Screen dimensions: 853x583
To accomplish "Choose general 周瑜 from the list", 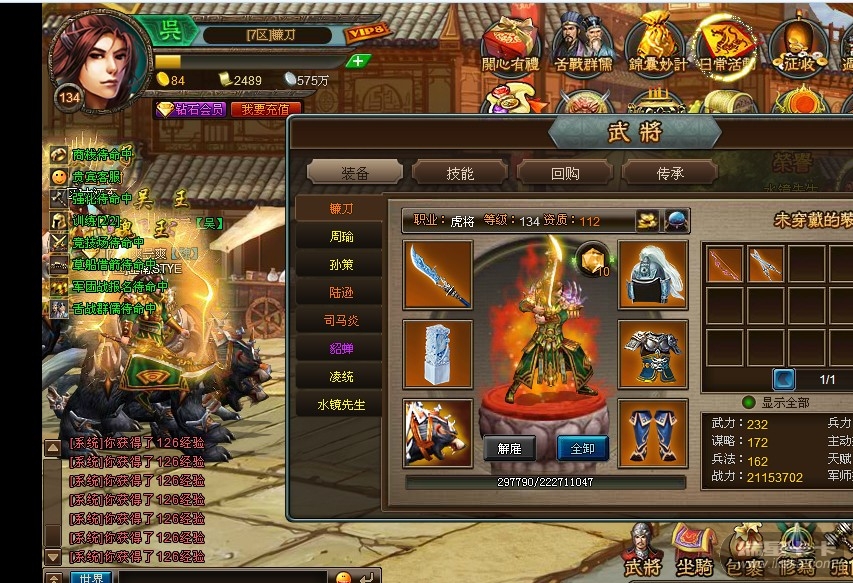I will pos(342,237).
